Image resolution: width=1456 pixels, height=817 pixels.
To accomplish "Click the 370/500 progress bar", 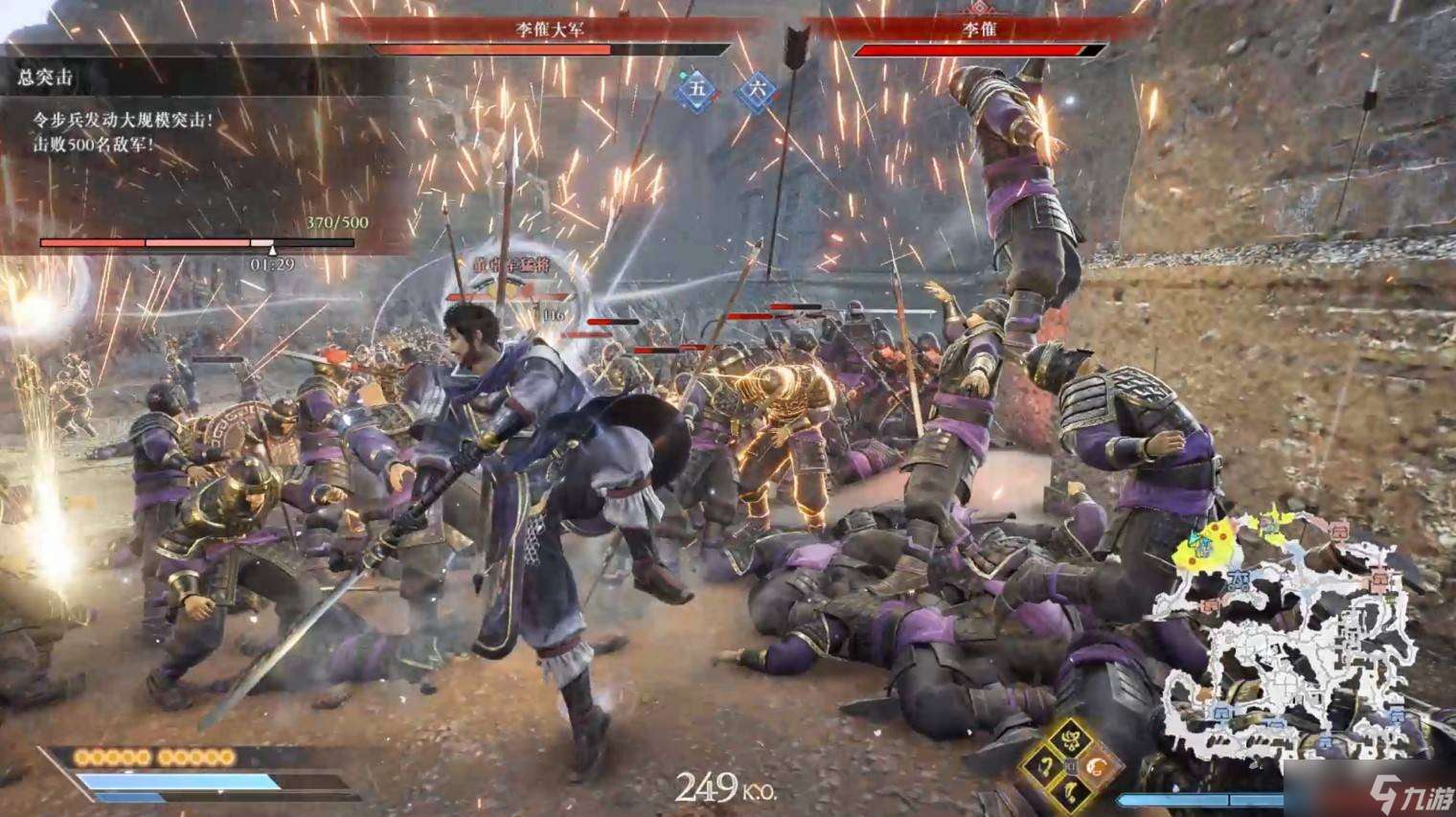I will 196,242.
